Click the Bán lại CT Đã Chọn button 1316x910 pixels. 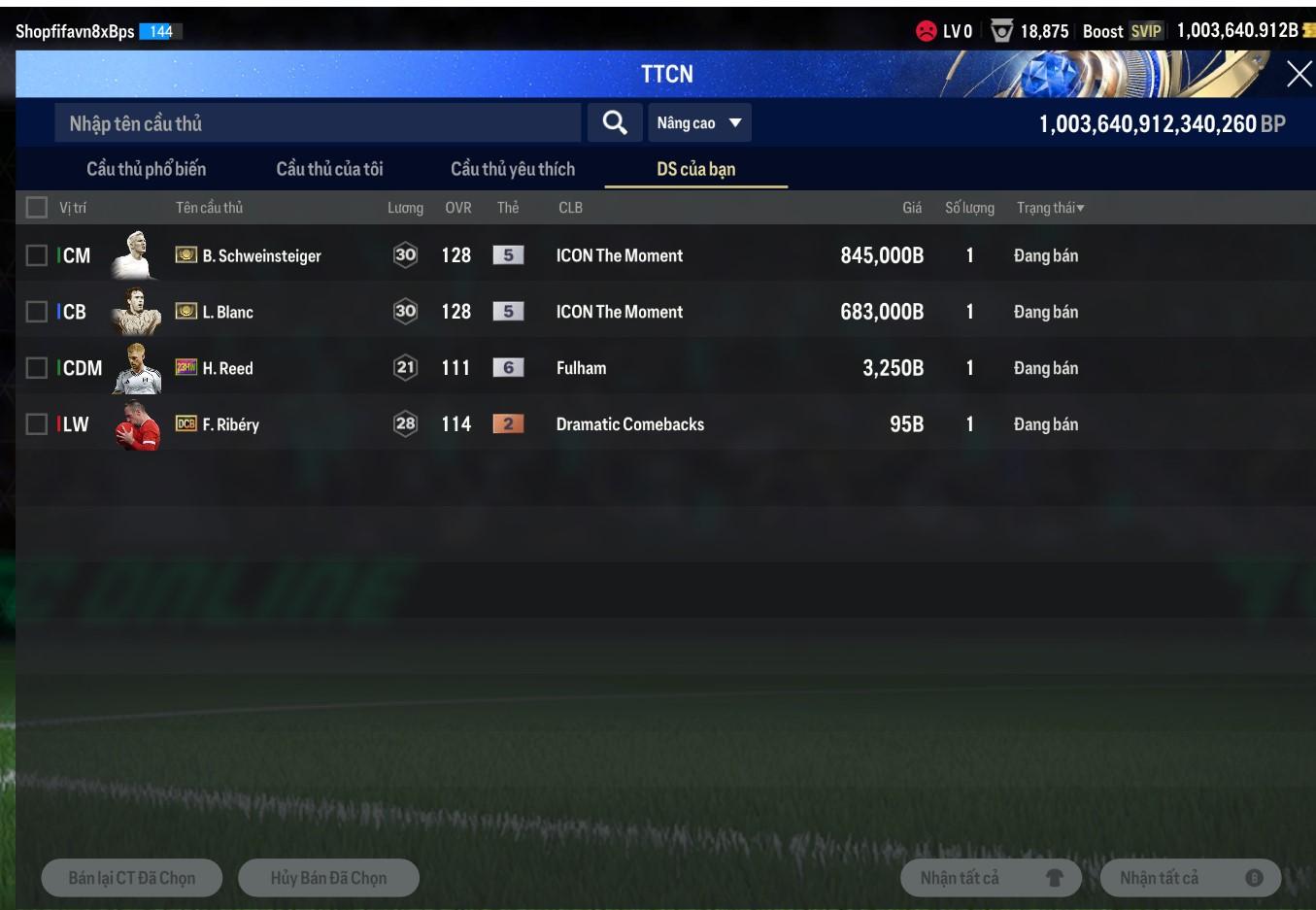coord(132,878)
